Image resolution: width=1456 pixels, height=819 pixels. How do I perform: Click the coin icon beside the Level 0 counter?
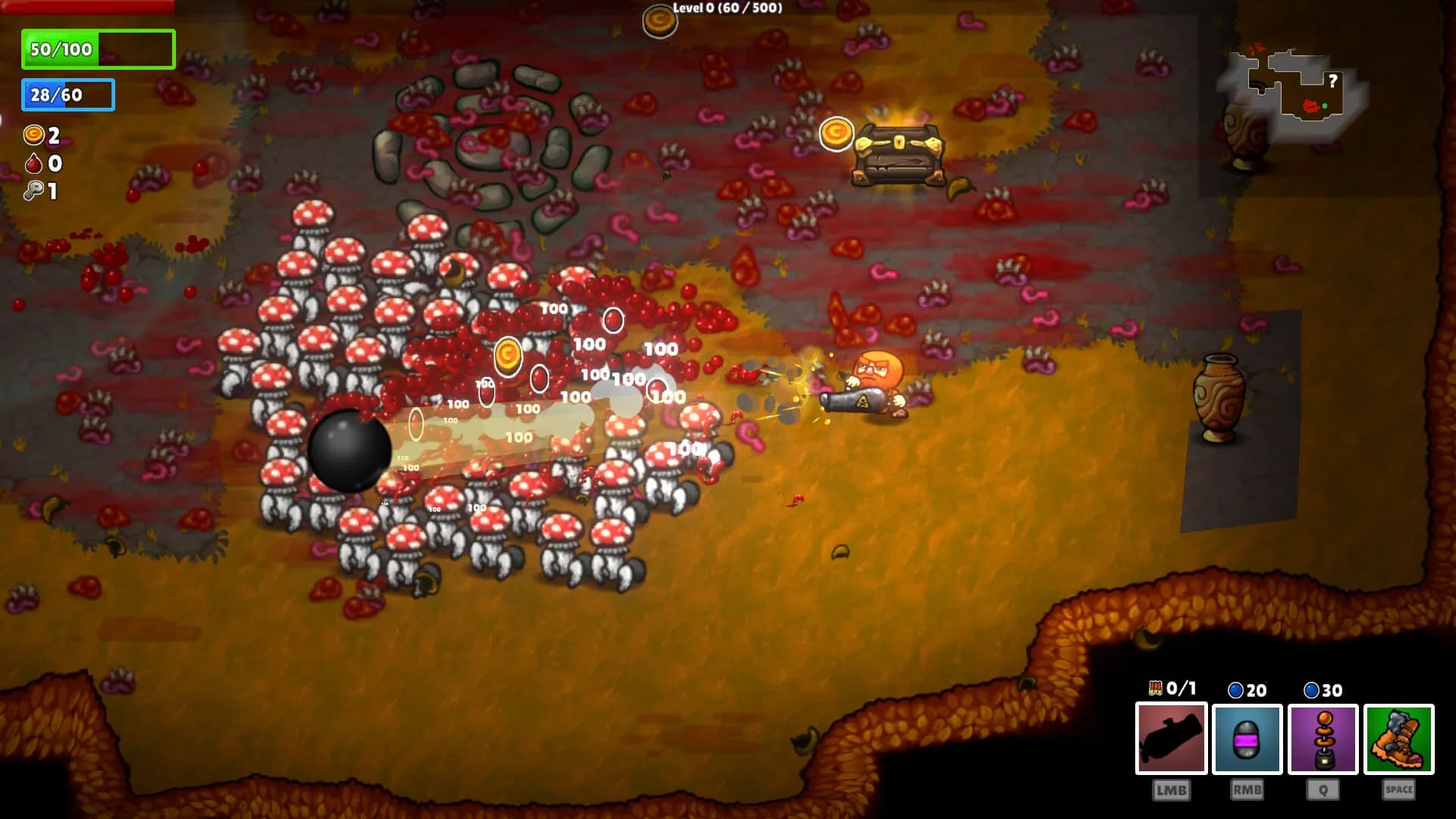click(658, 20)
